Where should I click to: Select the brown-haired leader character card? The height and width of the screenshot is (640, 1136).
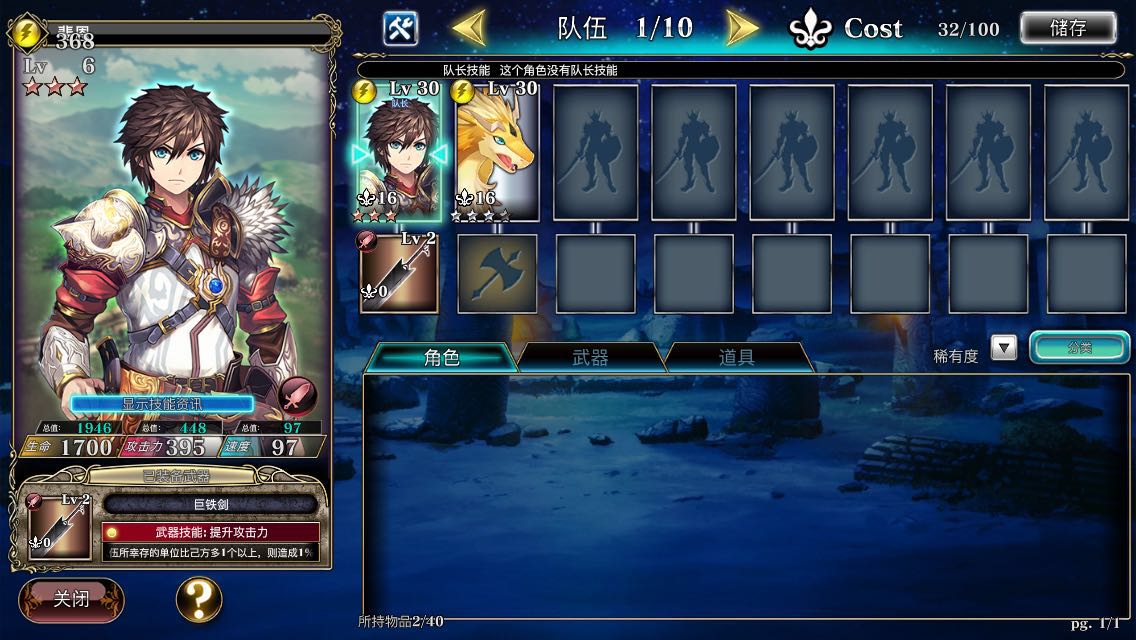(x=399, y=153)
